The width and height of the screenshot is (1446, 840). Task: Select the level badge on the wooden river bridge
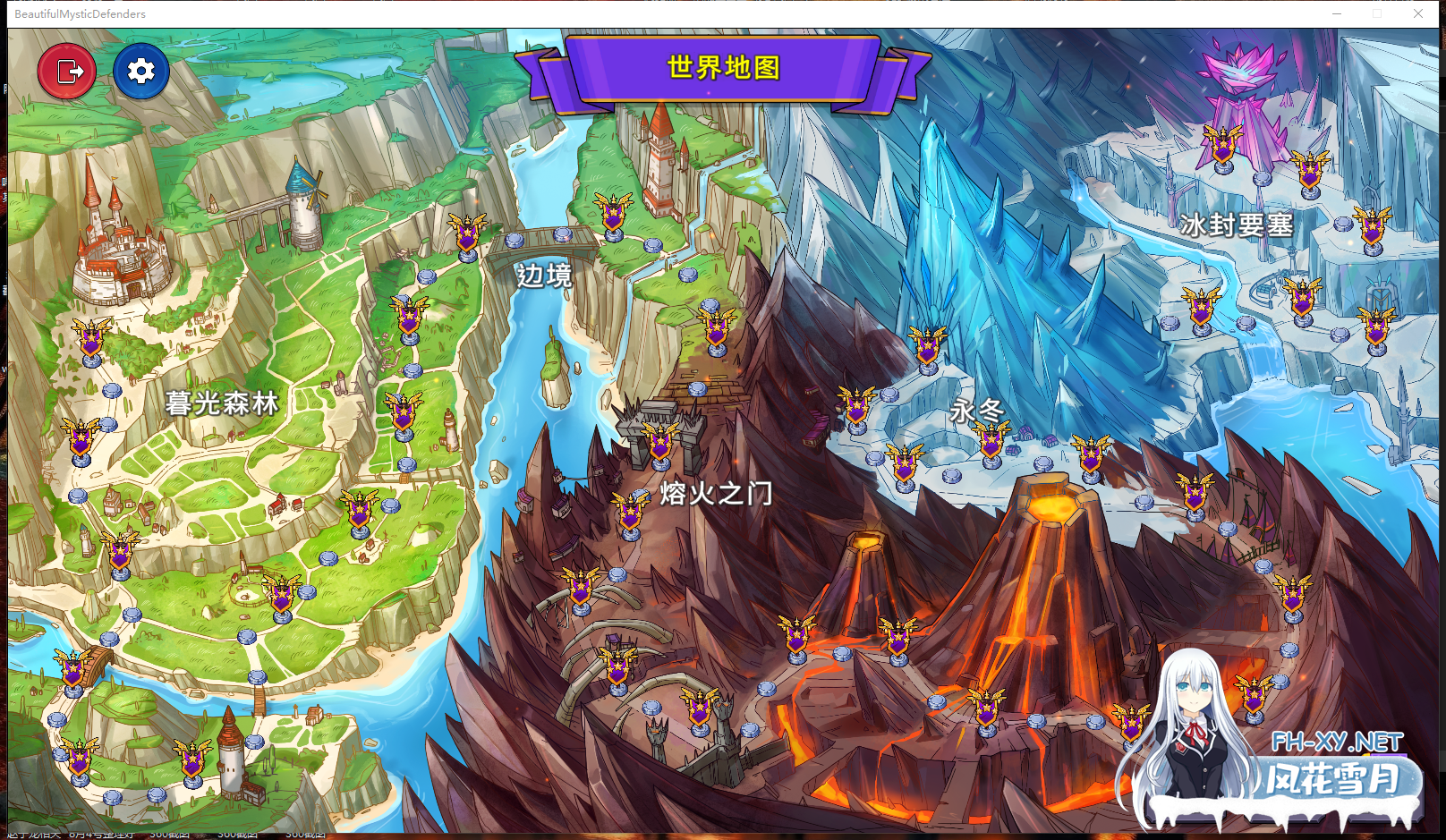click(x=73, y=669)
